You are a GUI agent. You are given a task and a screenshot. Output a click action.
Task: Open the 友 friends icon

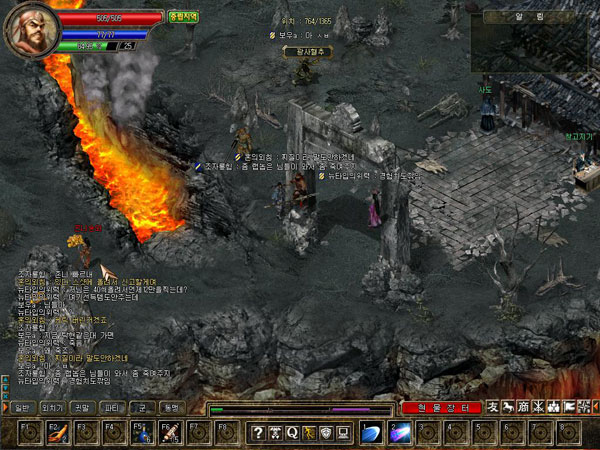493,408
